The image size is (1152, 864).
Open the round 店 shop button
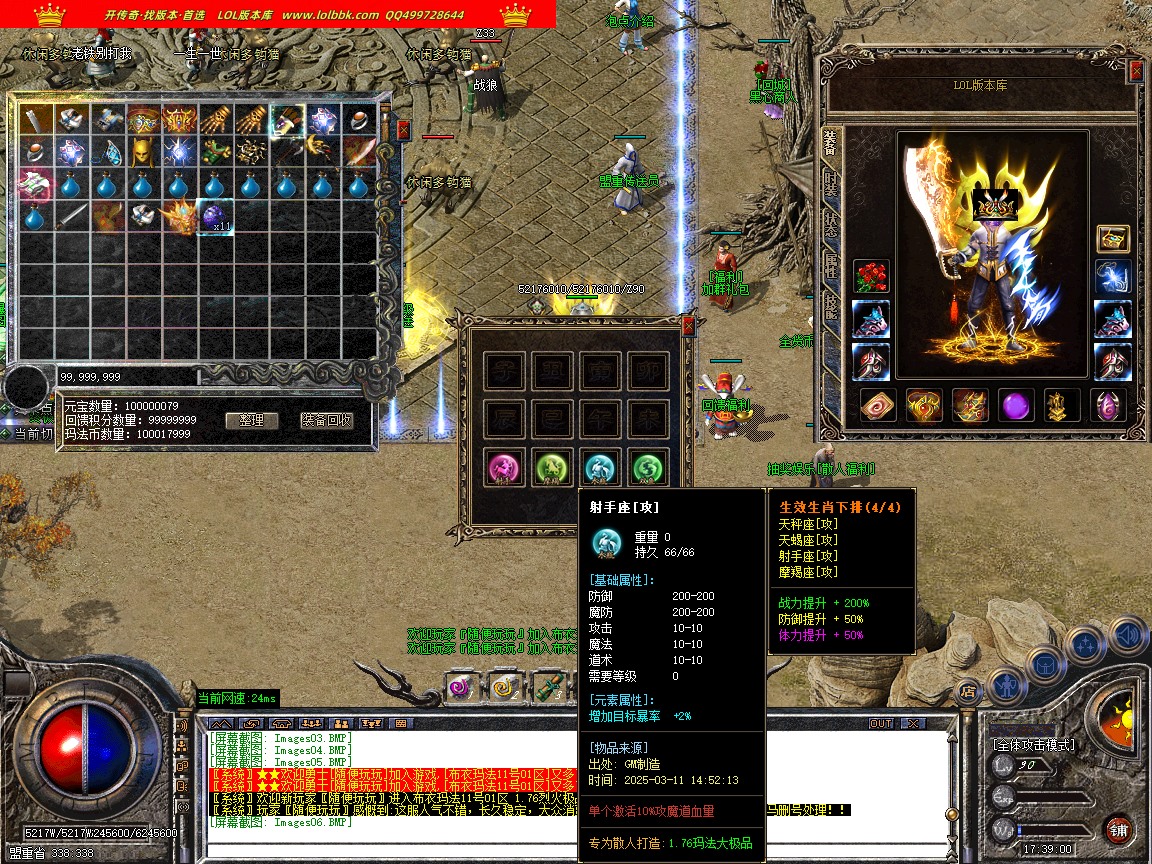(x=967, y=689)
